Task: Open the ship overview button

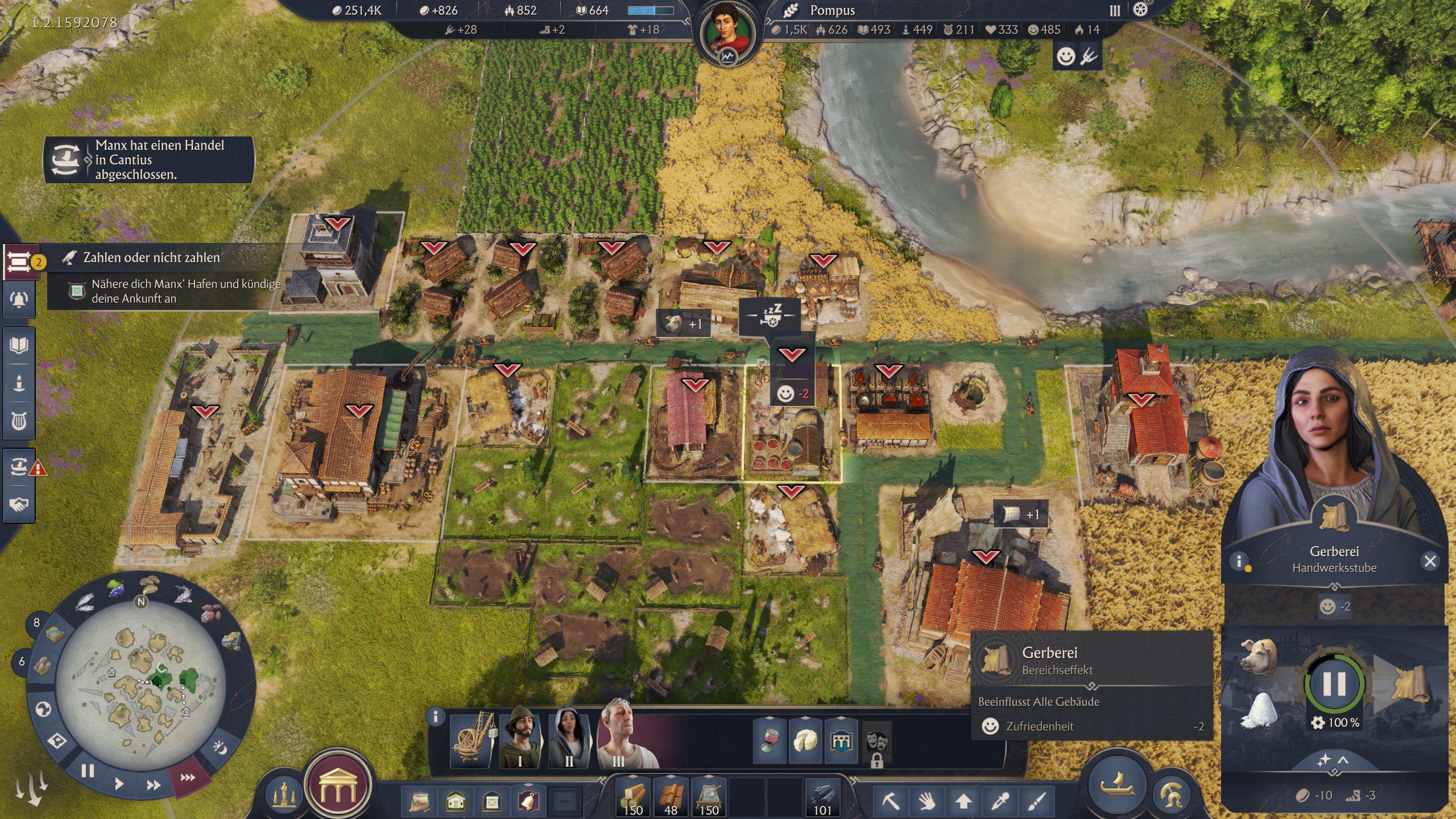Action: [1117, 785]
